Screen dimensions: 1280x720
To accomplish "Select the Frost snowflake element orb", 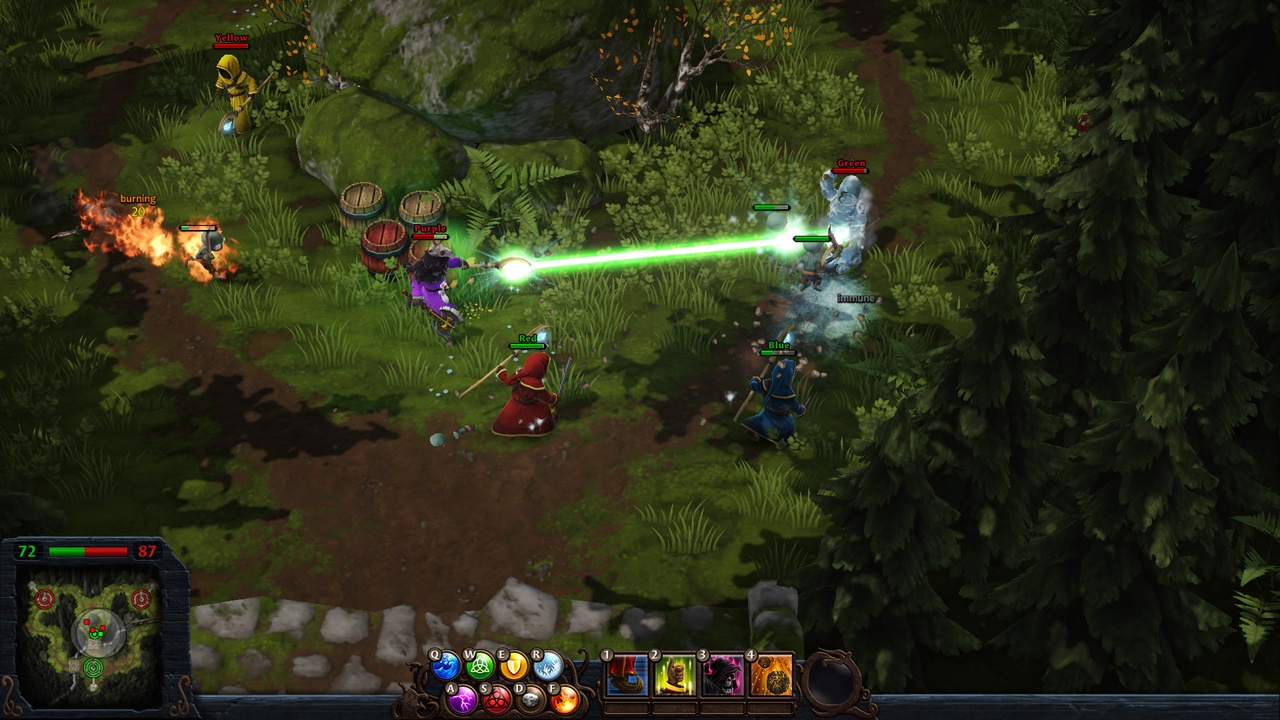I will point(548,666).
